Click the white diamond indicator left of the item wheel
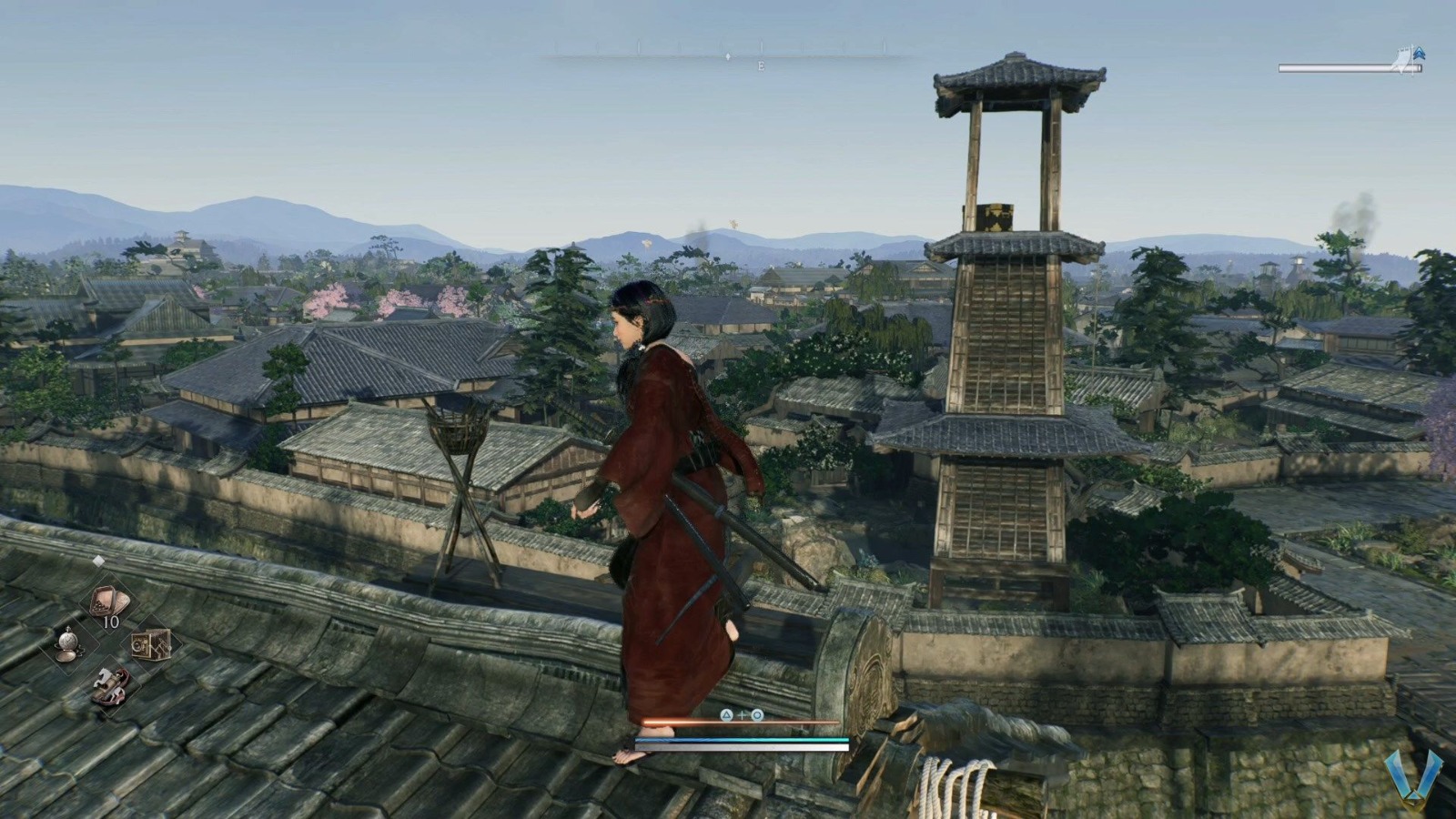Image resolution: width=1456 pixels, height=819 pixels. [x=99, y=561]
